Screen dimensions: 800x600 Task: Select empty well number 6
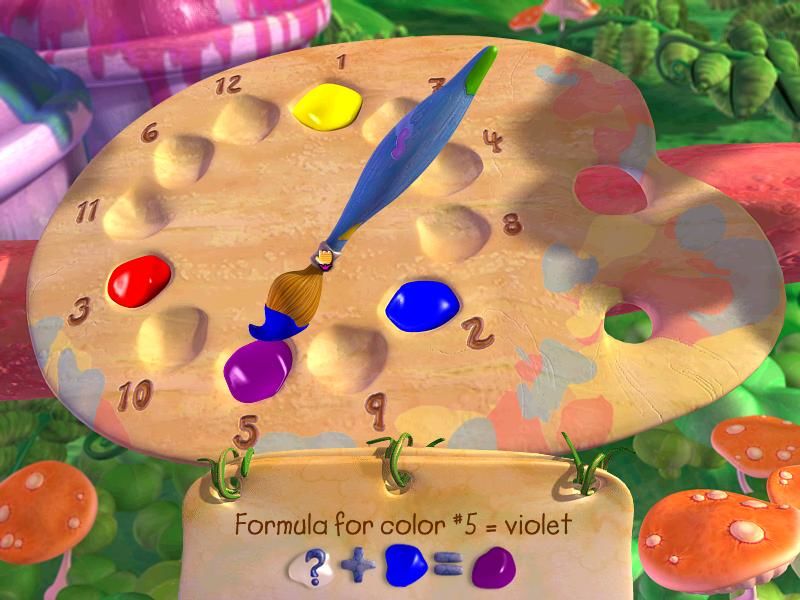pos(183,159)
